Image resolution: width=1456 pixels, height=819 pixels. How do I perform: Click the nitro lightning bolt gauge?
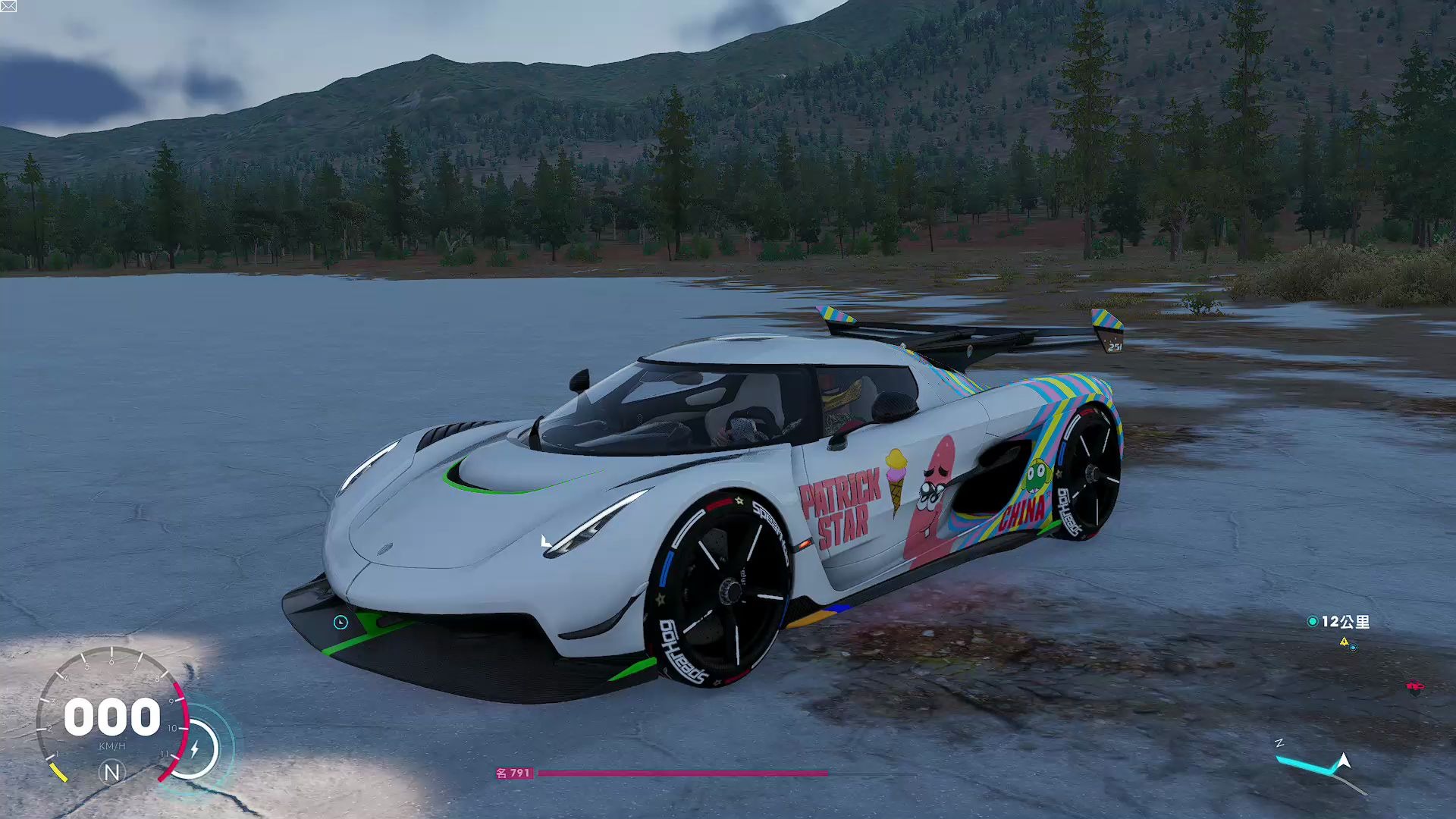[x=194, y=749]
